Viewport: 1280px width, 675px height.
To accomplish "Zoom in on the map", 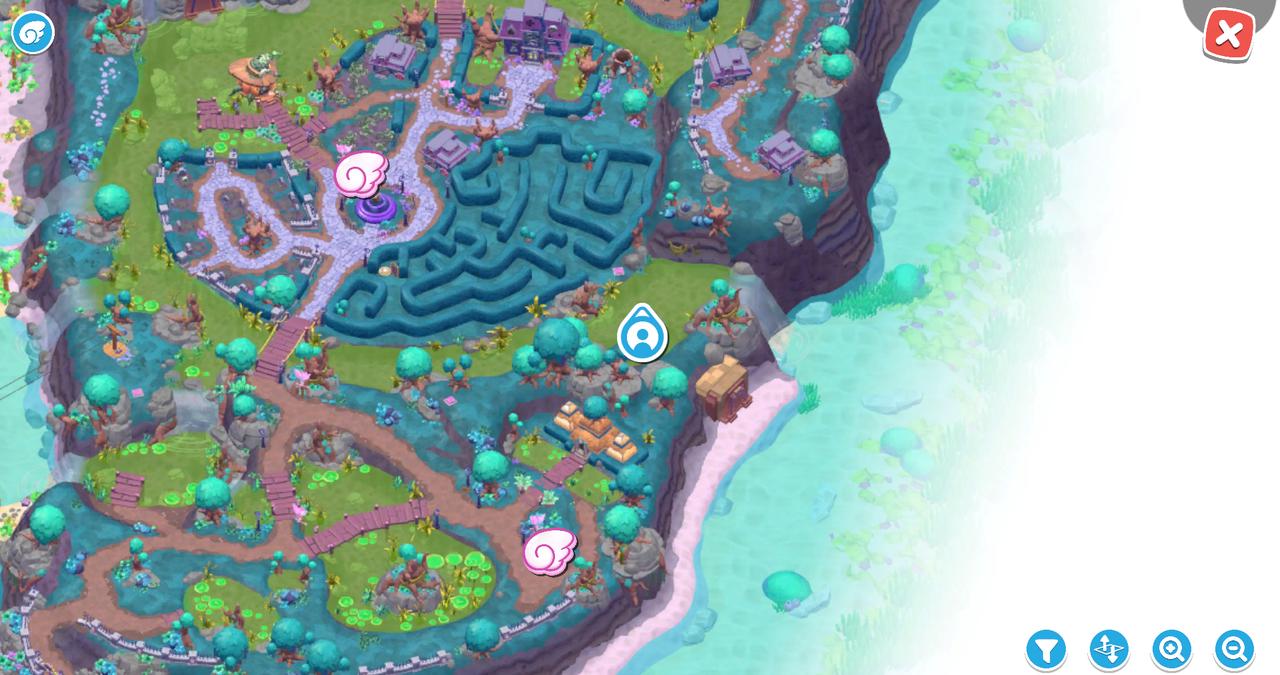I will click(1171, 650).
